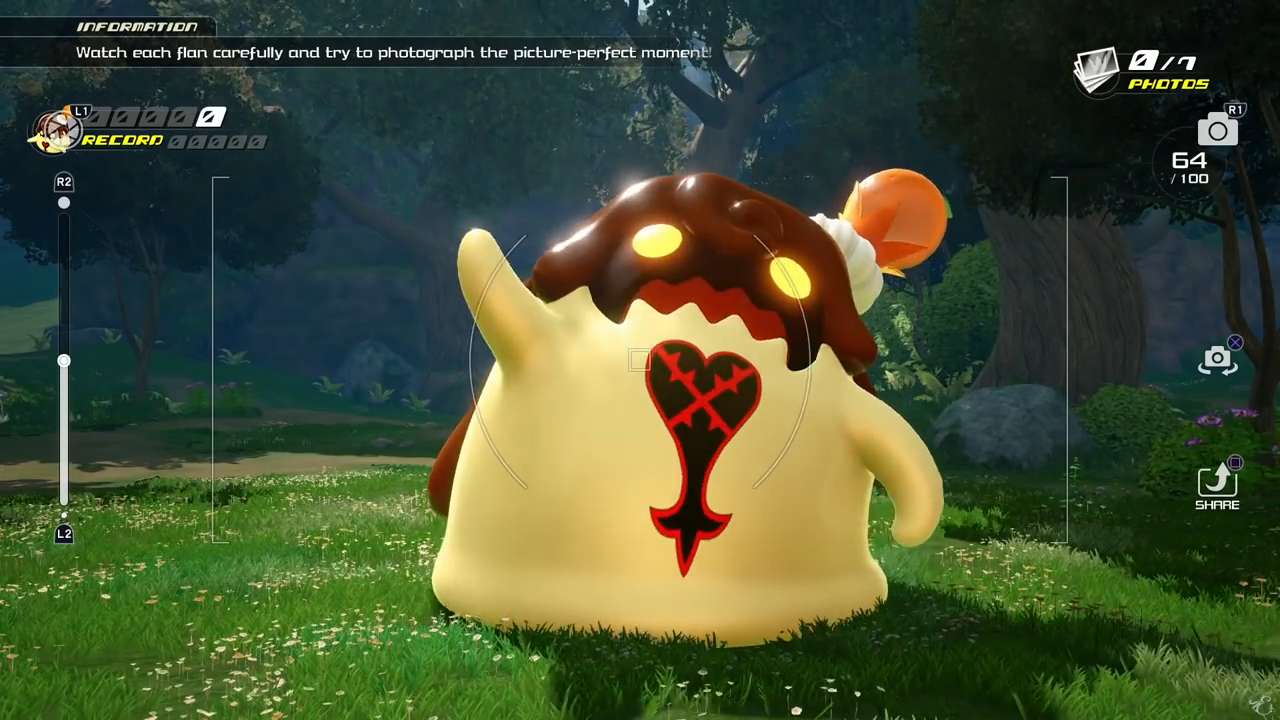Toggle selfie camera mode with the rotate-camera icon

pos(1218,358)
